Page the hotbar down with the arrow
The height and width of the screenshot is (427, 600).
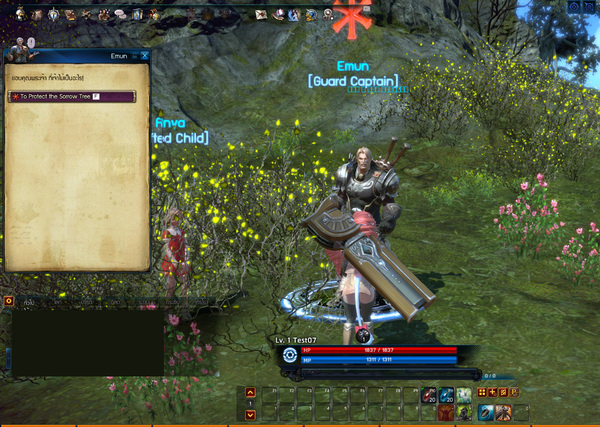[x=250, y=412]
